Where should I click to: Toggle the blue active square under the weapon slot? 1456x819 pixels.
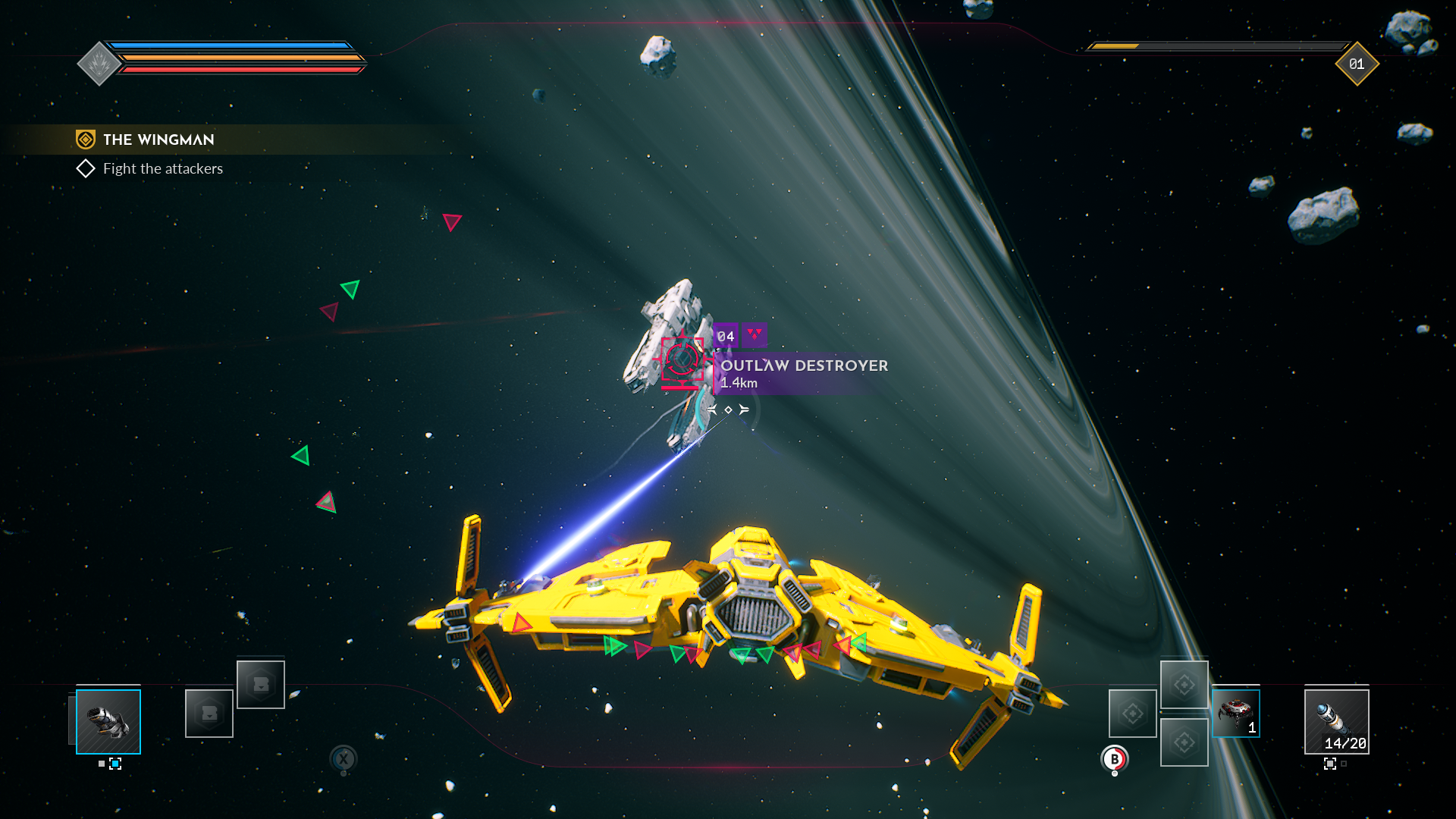(115, 764)
